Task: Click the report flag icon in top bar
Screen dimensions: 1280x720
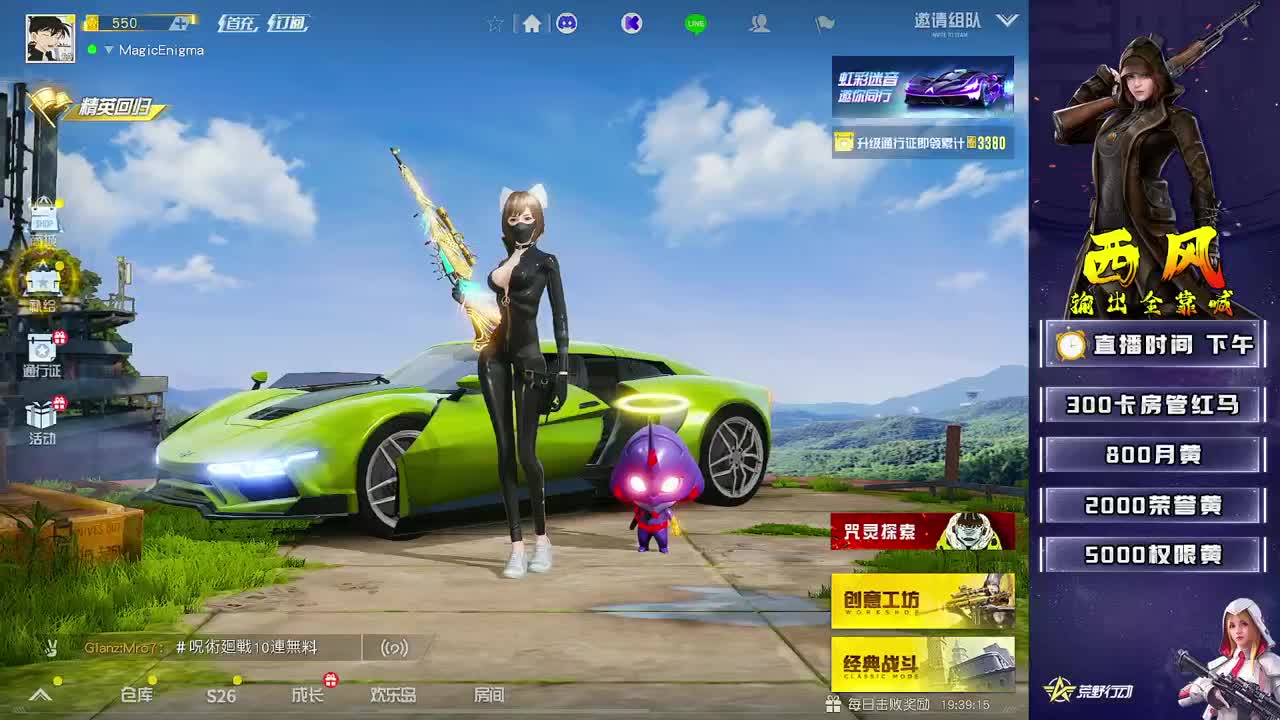Action: tap(825, 25)
